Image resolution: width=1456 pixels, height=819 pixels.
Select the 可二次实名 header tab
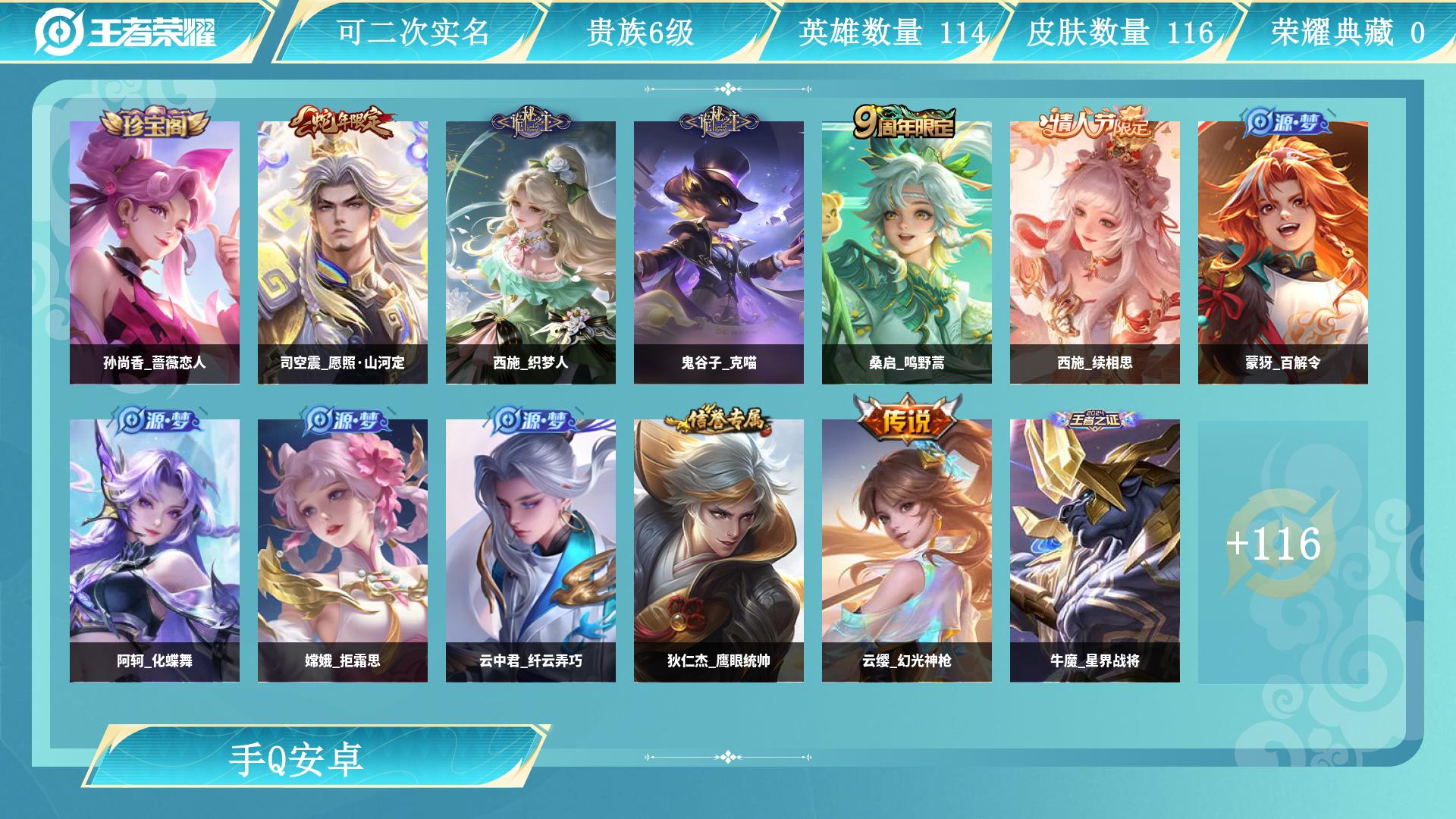click(x=413, y=32)
